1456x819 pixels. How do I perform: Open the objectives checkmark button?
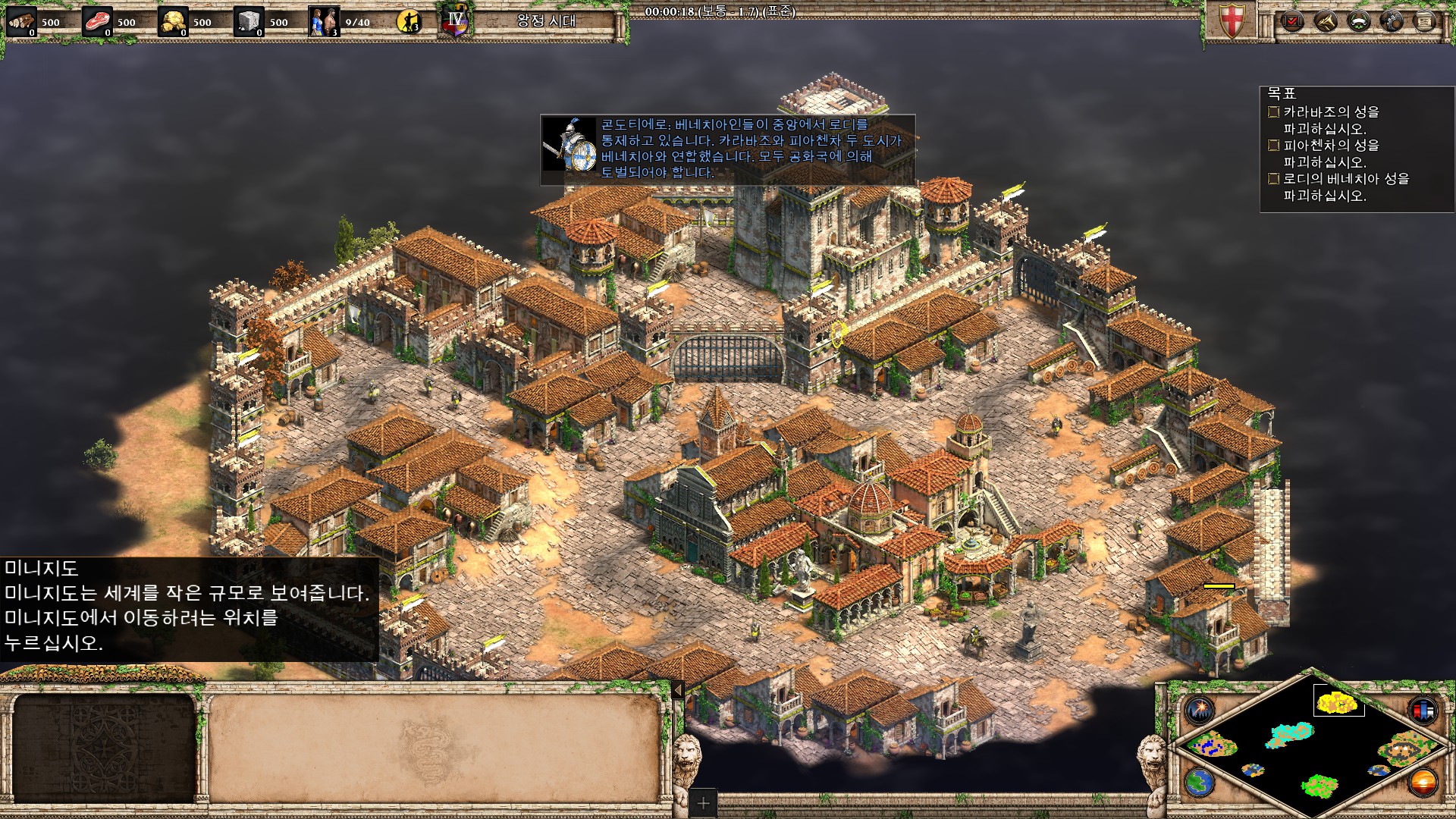pyautogui.click(x=1291, y=21)
